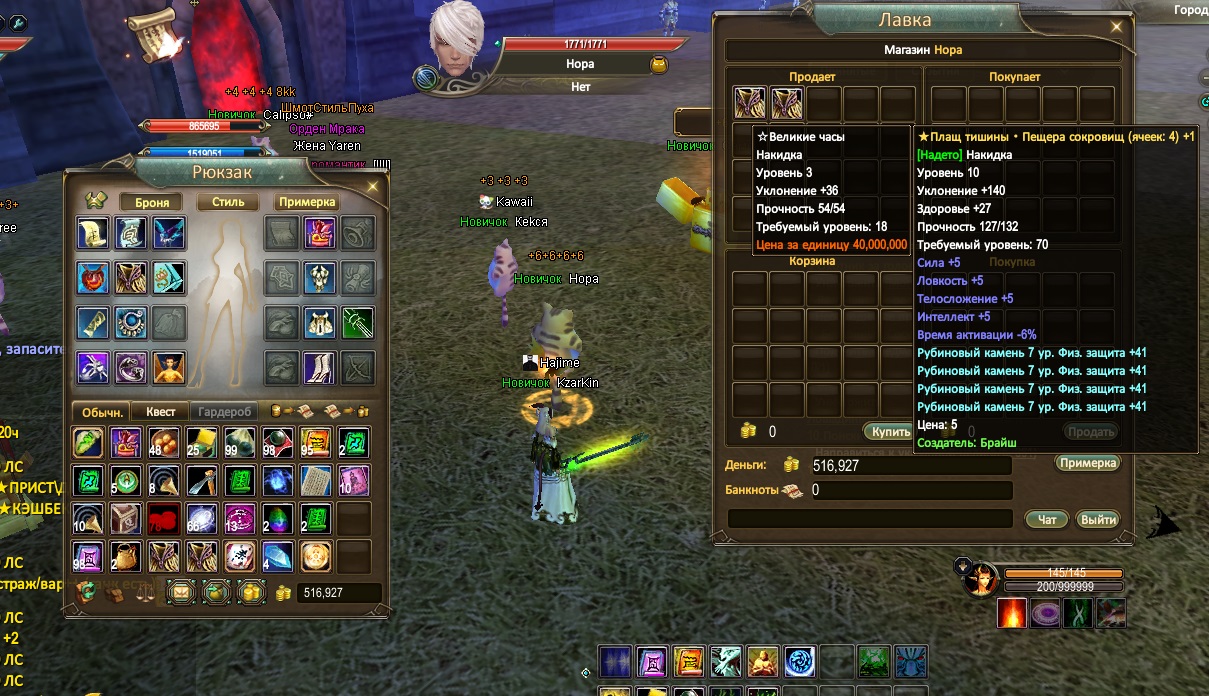Open Чат with the shop owner
The image size is (1209, 696).
[1047, 519]
